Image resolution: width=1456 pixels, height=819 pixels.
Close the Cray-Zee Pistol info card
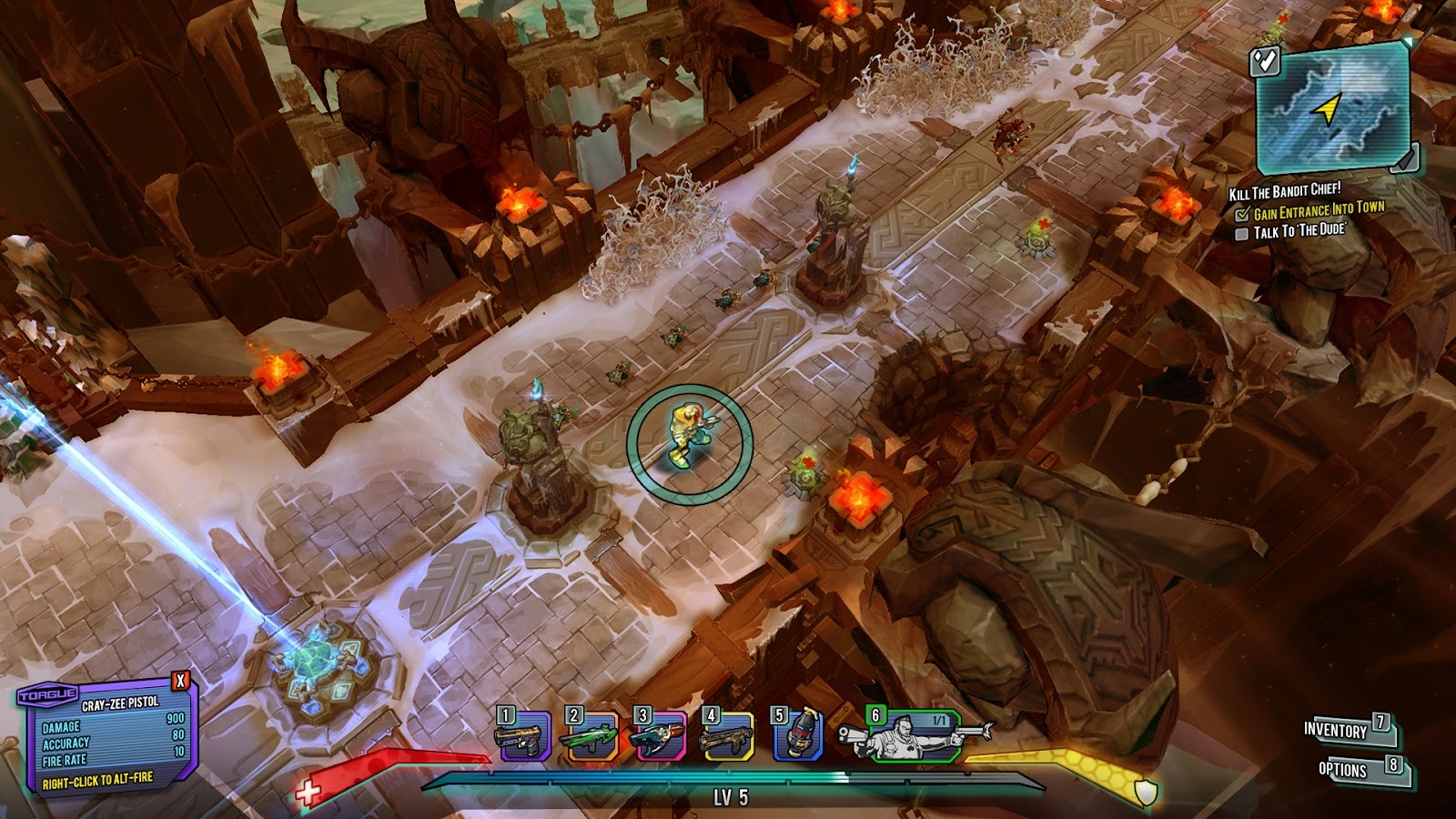click(x=181, y=681)
